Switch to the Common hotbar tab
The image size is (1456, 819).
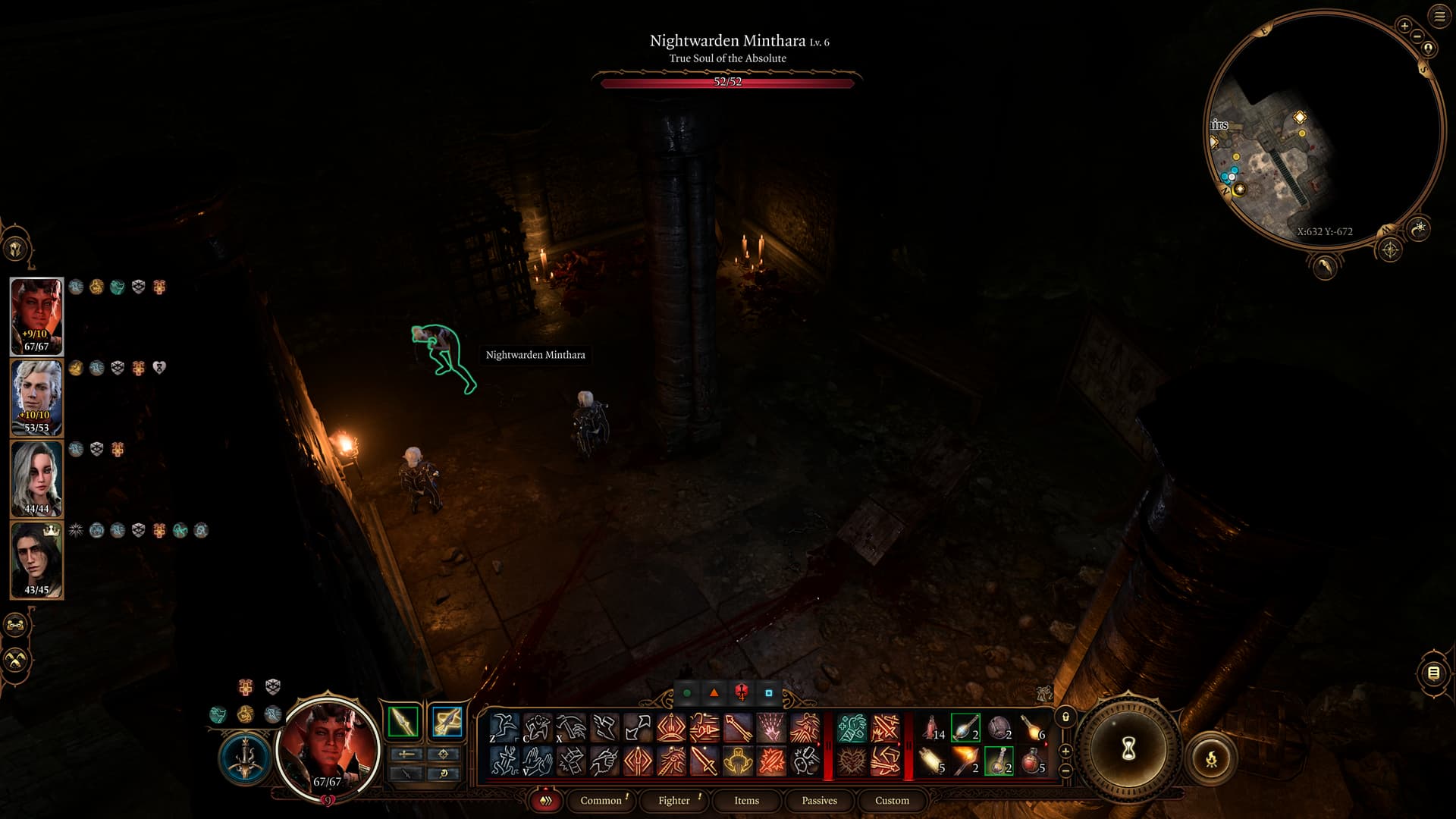[601, 800]
